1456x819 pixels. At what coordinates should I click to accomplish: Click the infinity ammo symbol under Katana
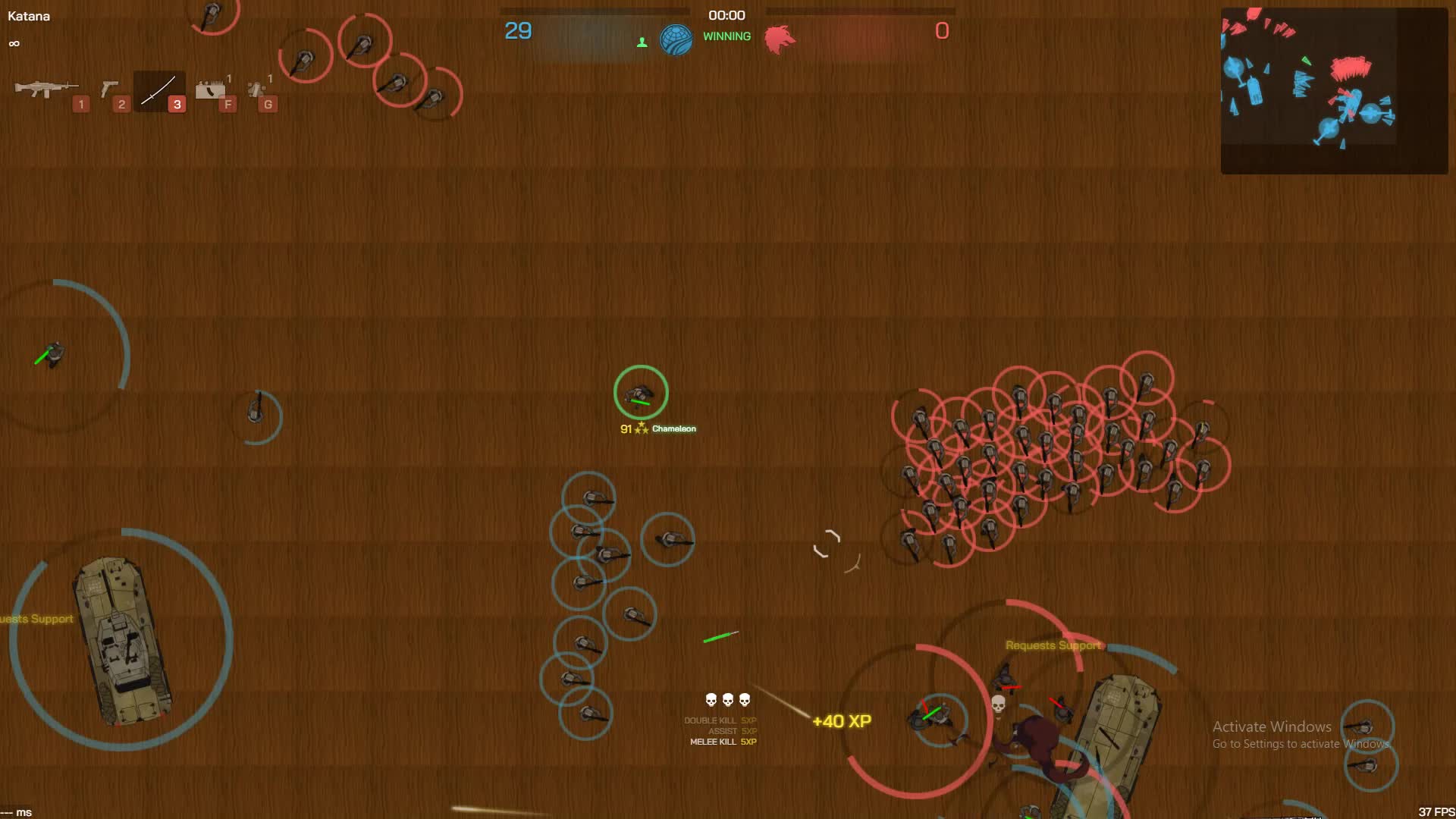tap(13, 43)
